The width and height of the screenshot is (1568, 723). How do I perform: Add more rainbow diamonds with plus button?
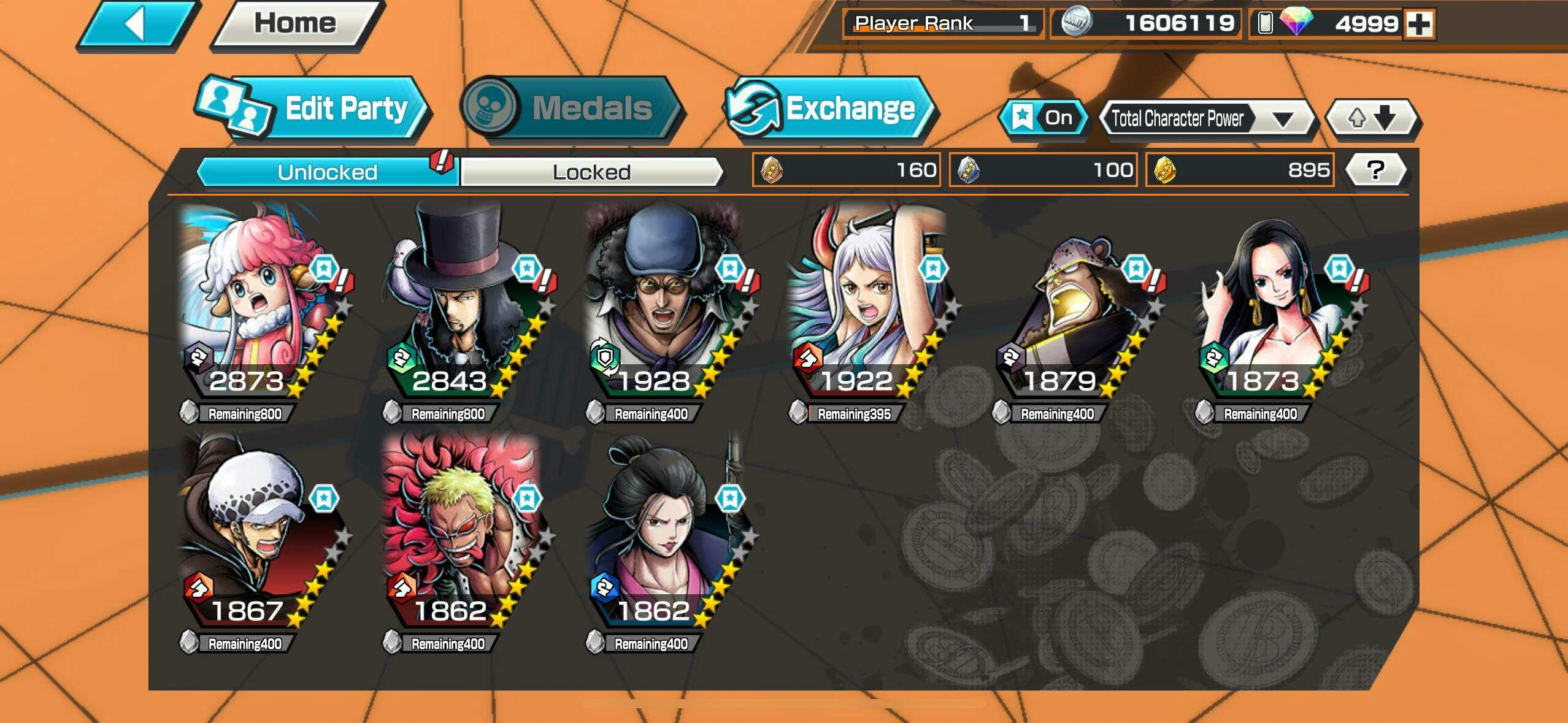click(x=1420, y=24)
